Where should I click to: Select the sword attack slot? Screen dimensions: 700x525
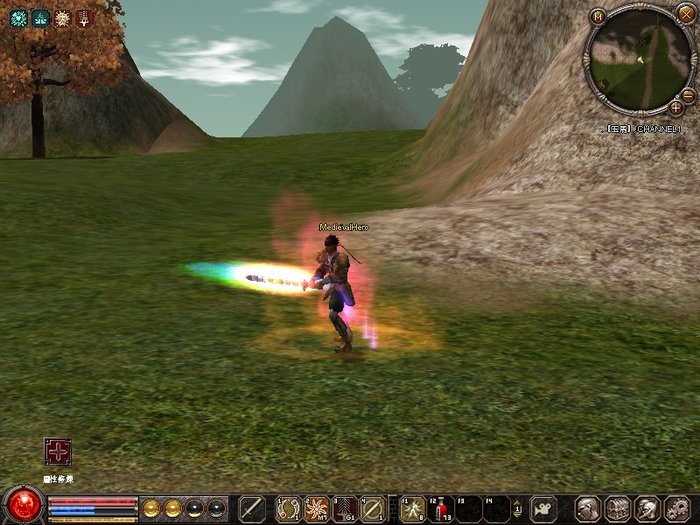[252, 508]
